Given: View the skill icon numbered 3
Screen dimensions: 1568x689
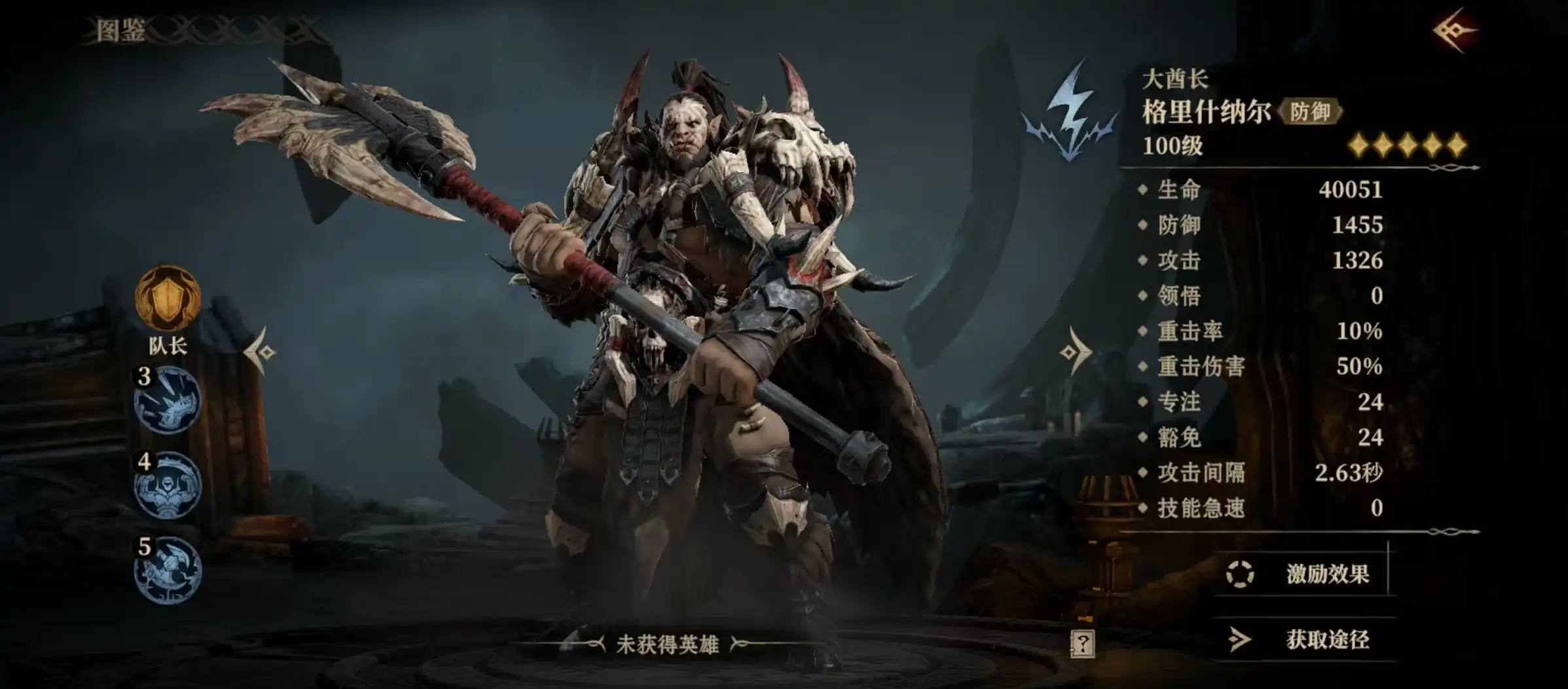Looking at the screenshot, I should 168,400.
